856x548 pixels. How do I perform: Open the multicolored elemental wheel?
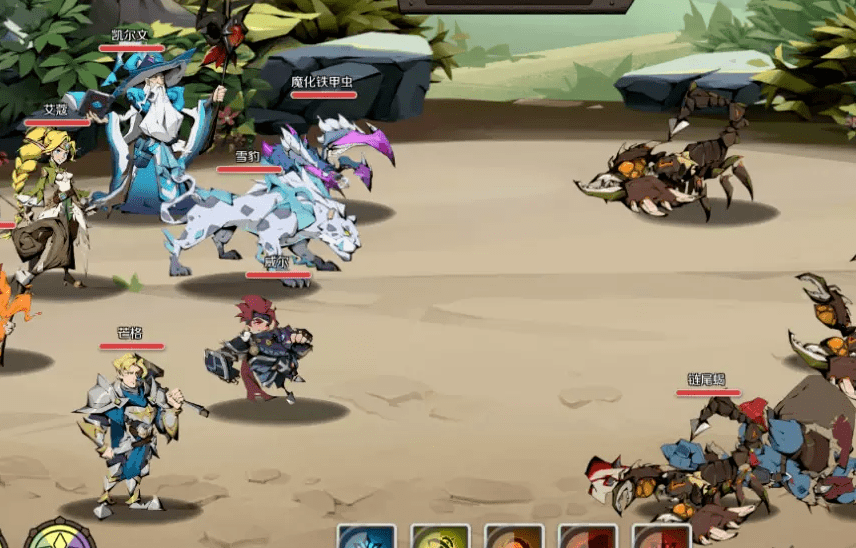point(60,534)
